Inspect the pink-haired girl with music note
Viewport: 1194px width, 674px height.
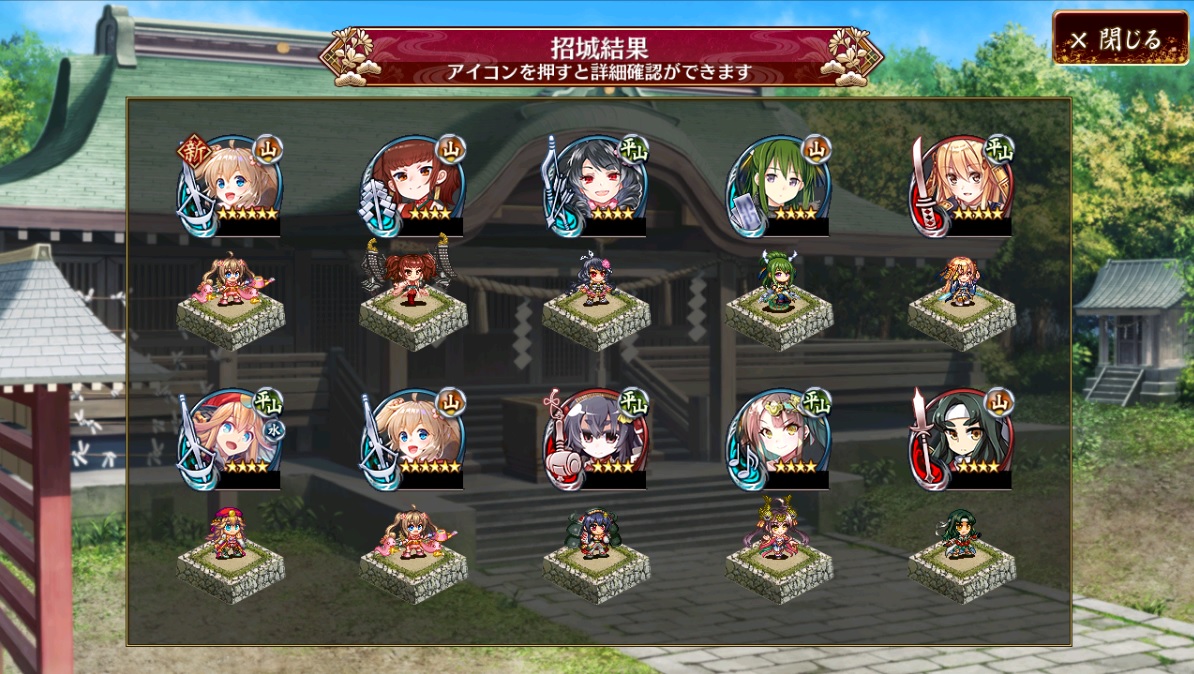pyautogui.click(x=779, y=438)
